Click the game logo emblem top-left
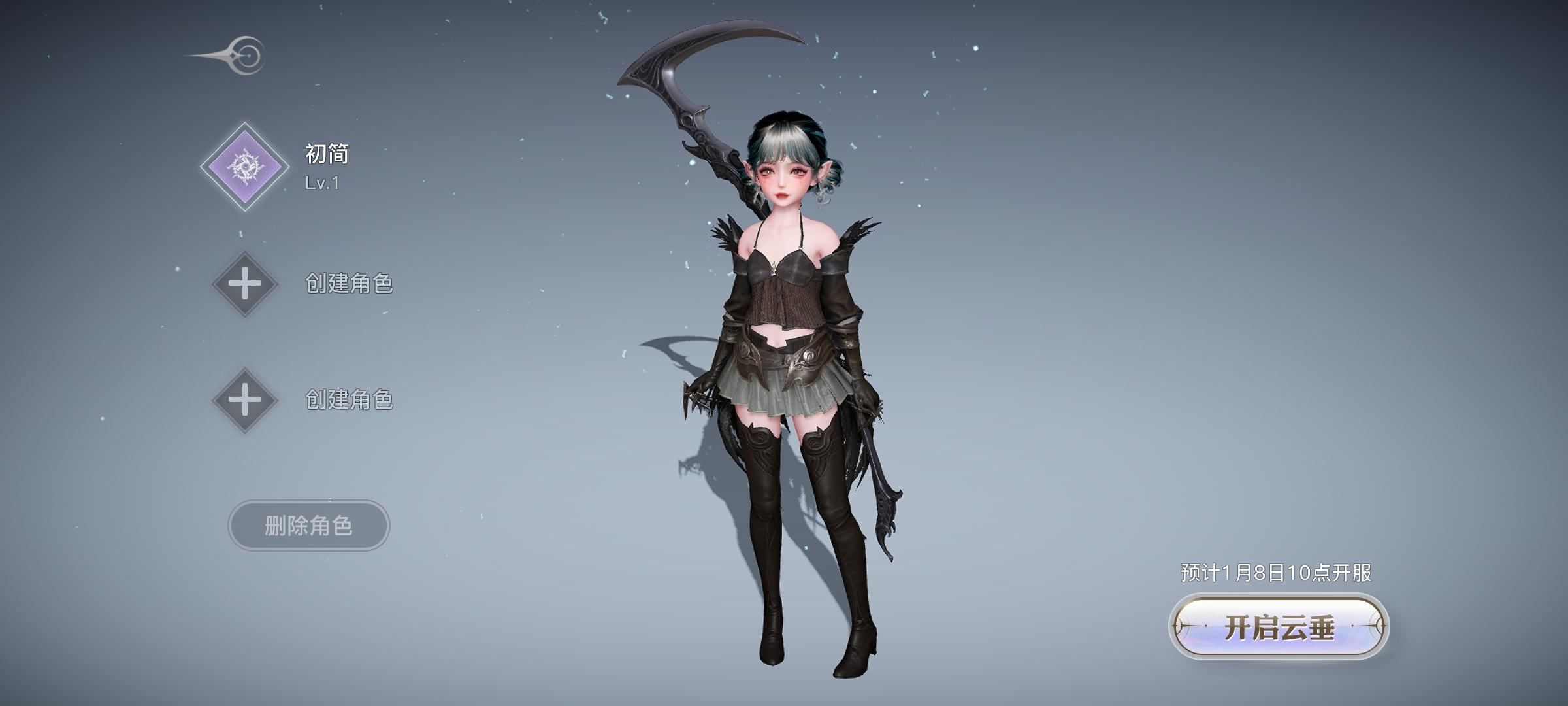Image resolution: width=1568 pixels, height=706 pixels. pyautogui.click(x=244, y=56)
